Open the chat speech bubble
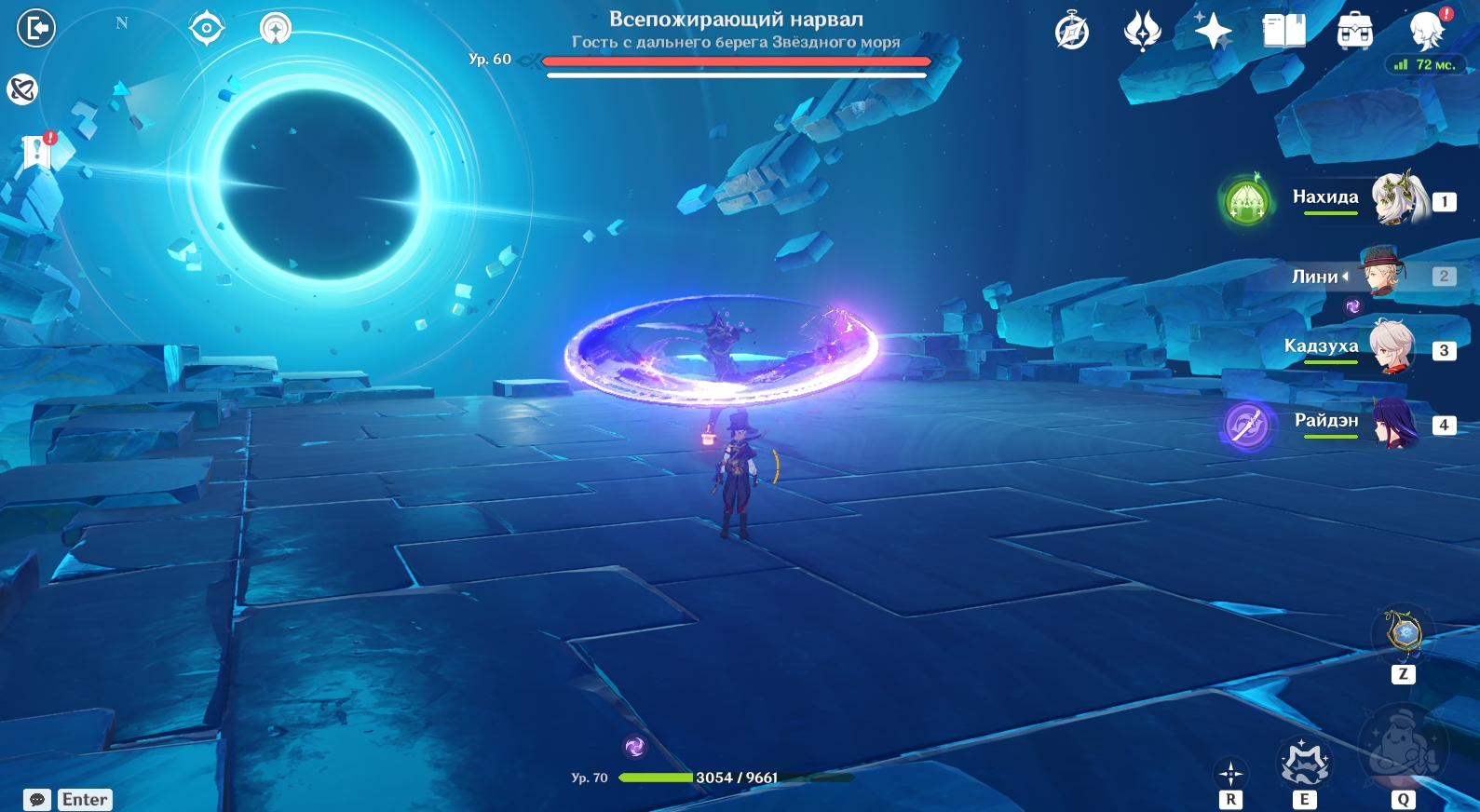The image size is (1480, 812). point(37,800)
